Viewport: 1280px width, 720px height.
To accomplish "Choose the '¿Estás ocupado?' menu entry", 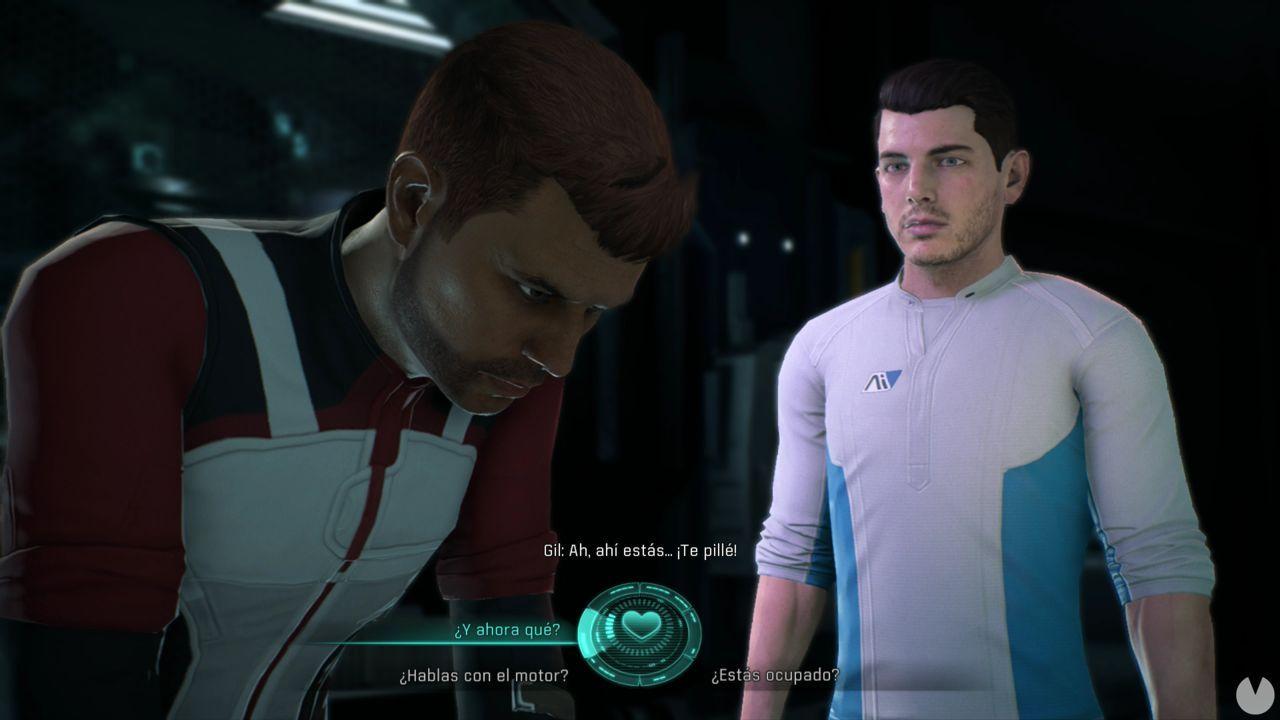I will pyautogui.click(x=777, y=675).
